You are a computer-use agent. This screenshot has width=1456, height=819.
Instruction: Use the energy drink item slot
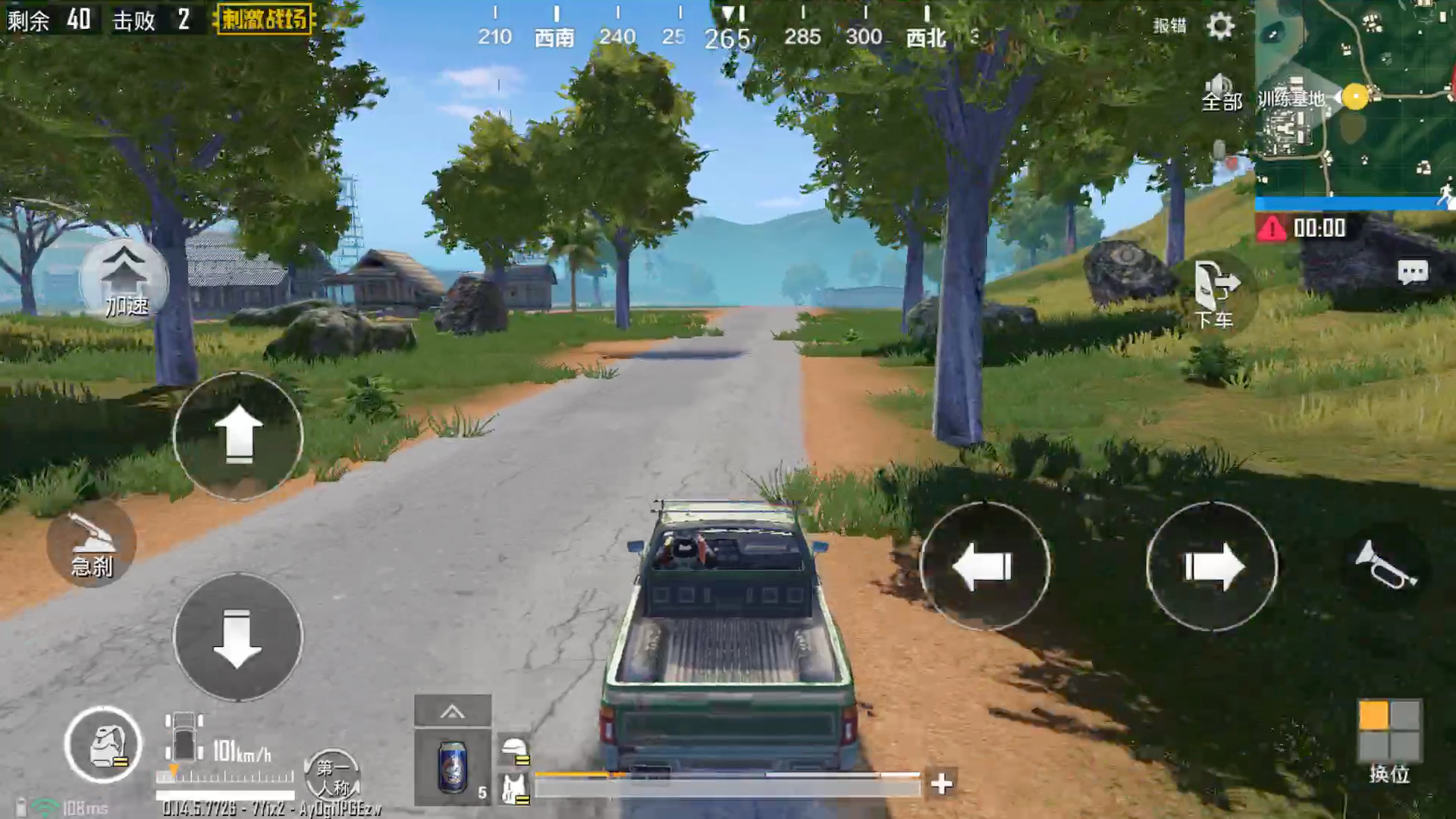(x=453, y=766)
